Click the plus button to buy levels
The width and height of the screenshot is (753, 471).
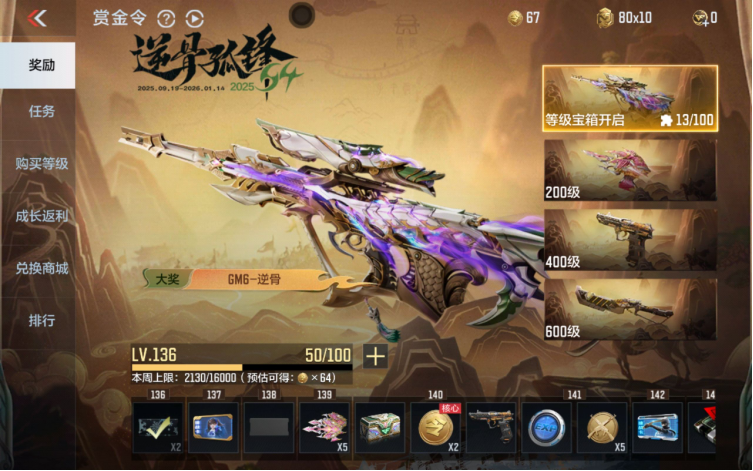(375, 356)
